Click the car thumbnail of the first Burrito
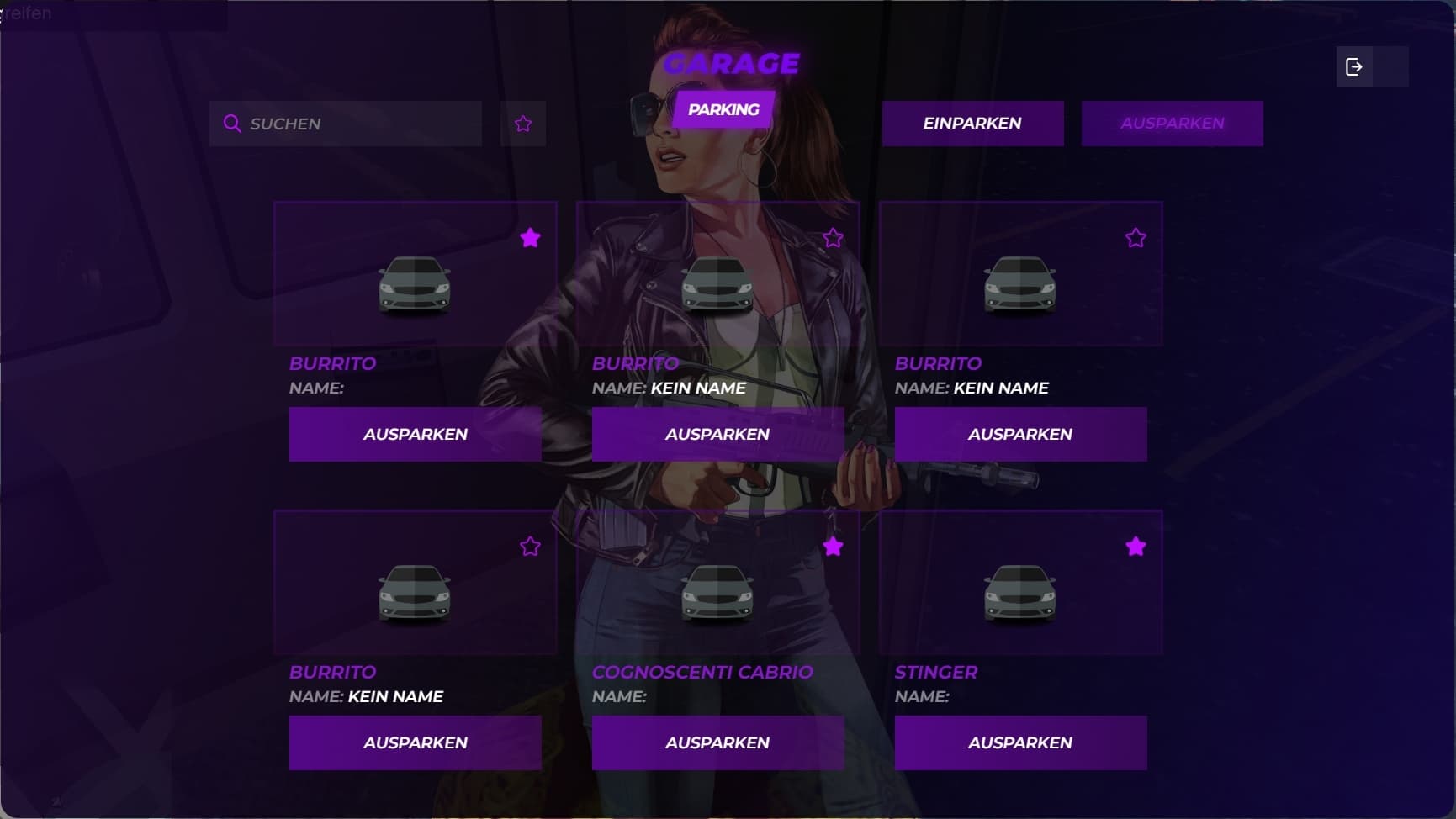 (414, 286)
